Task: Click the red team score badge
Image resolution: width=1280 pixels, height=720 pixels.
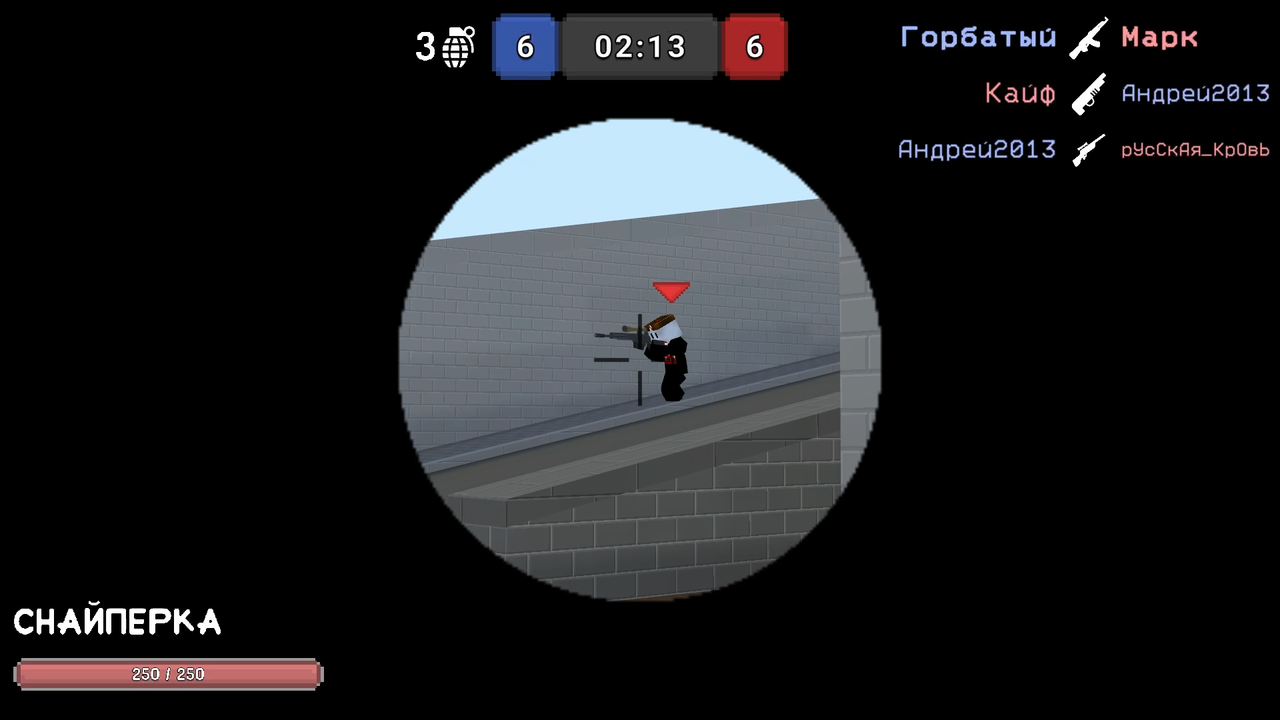Action: point(754,47)
